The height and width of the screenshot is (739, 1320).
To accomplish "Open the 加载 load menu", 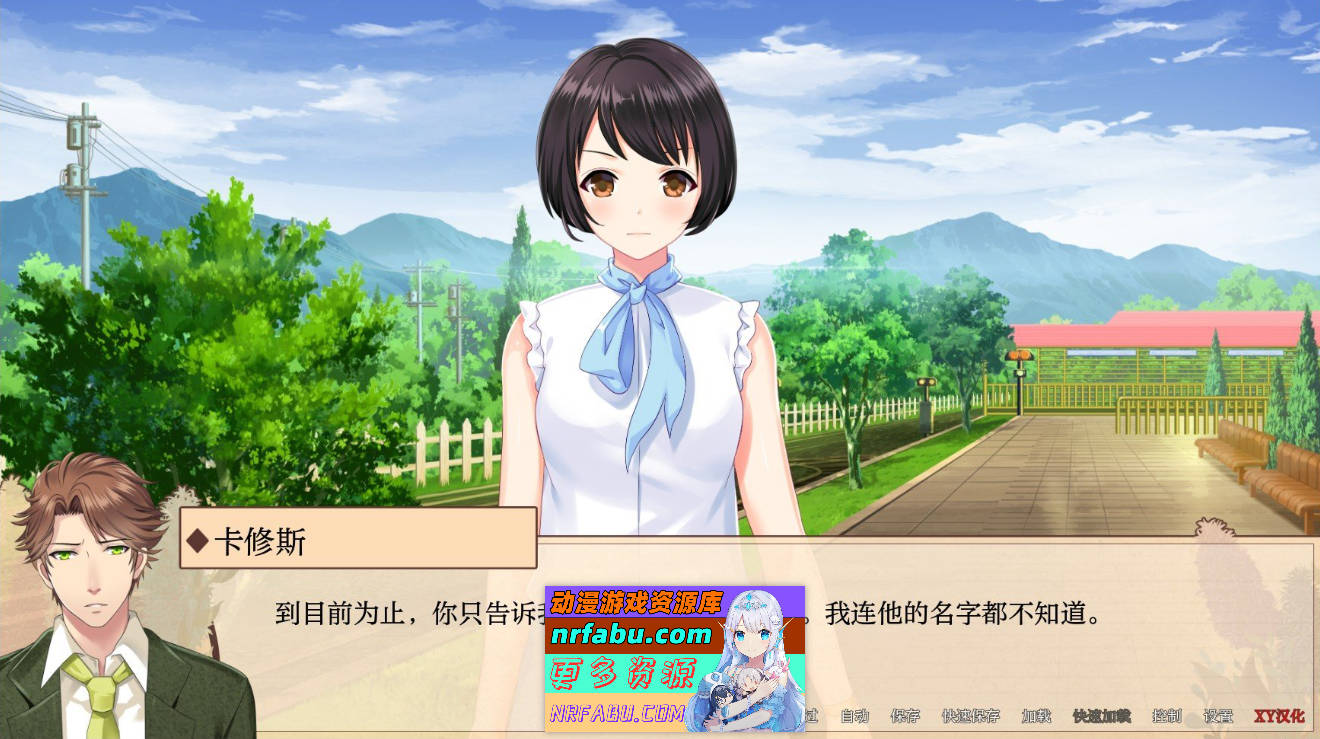I will (x=1038, y=717).
